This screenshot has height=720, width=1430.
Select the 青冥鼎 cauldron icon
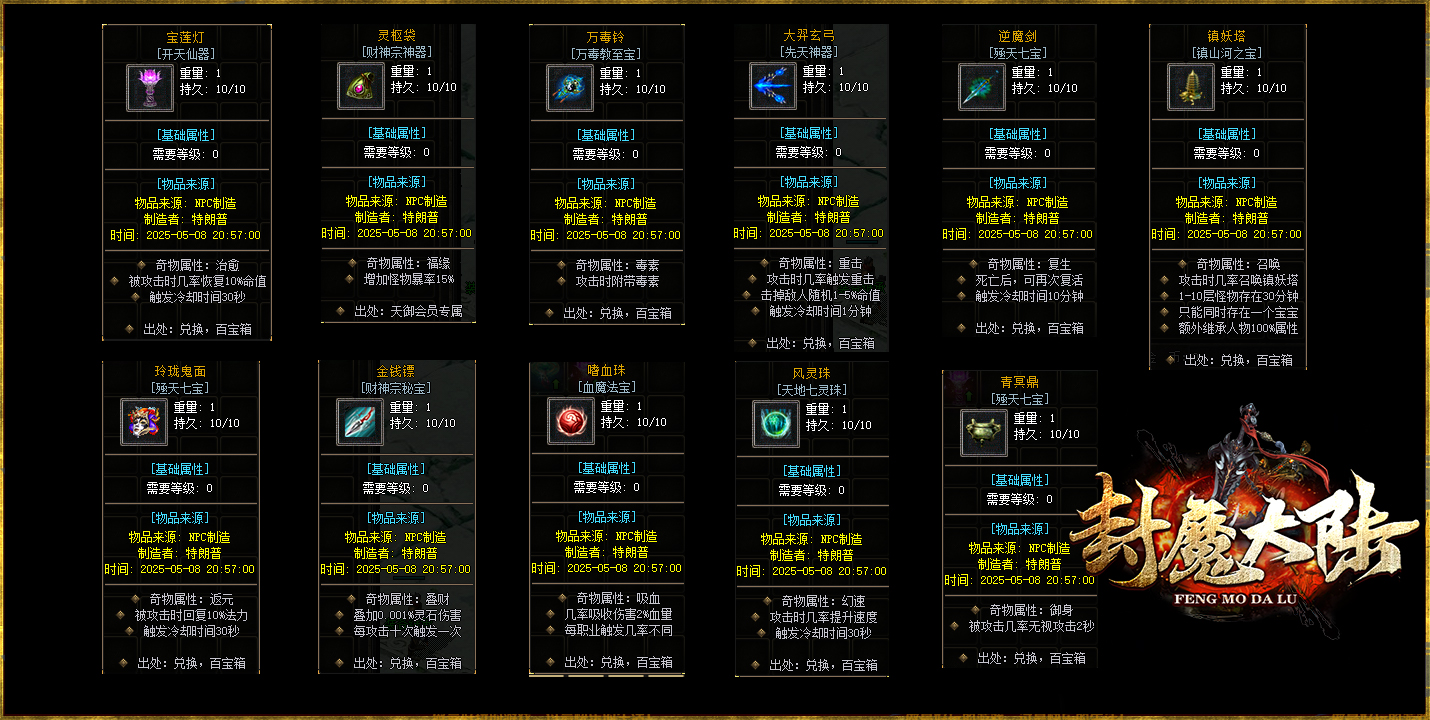(x=984, y=433)
